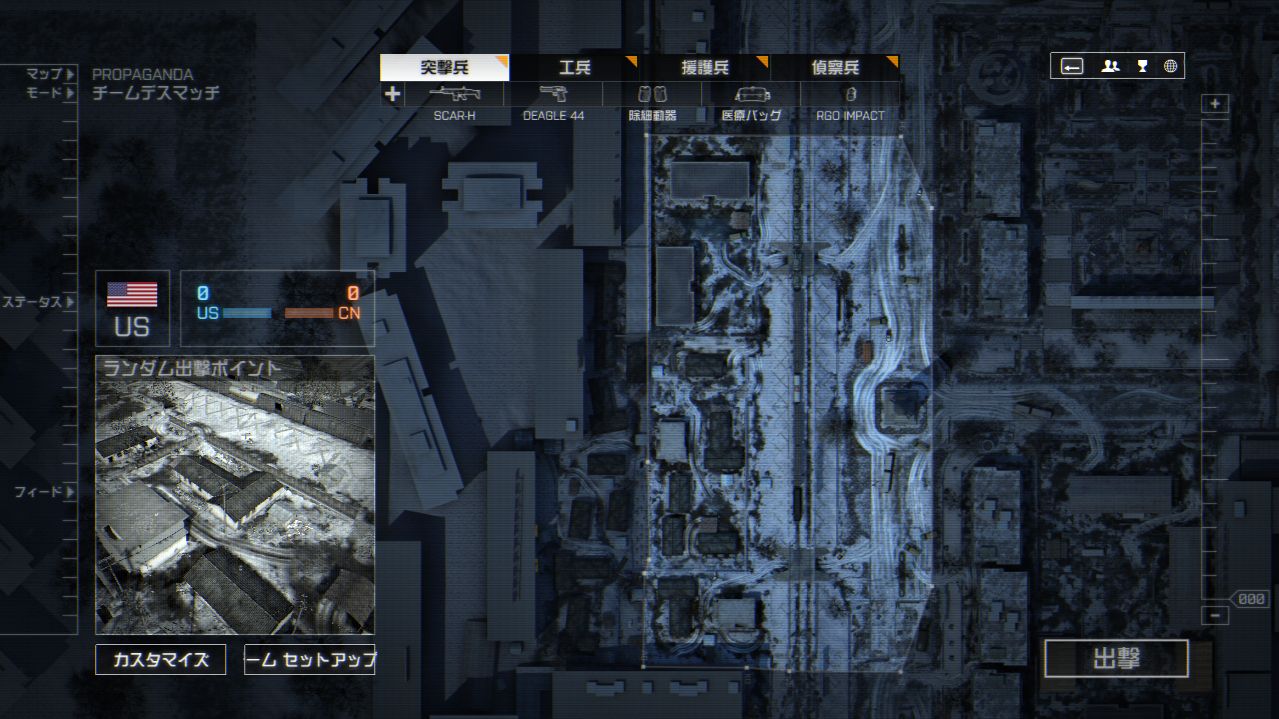Click the plus button beside the loadout

click(392, 95)
